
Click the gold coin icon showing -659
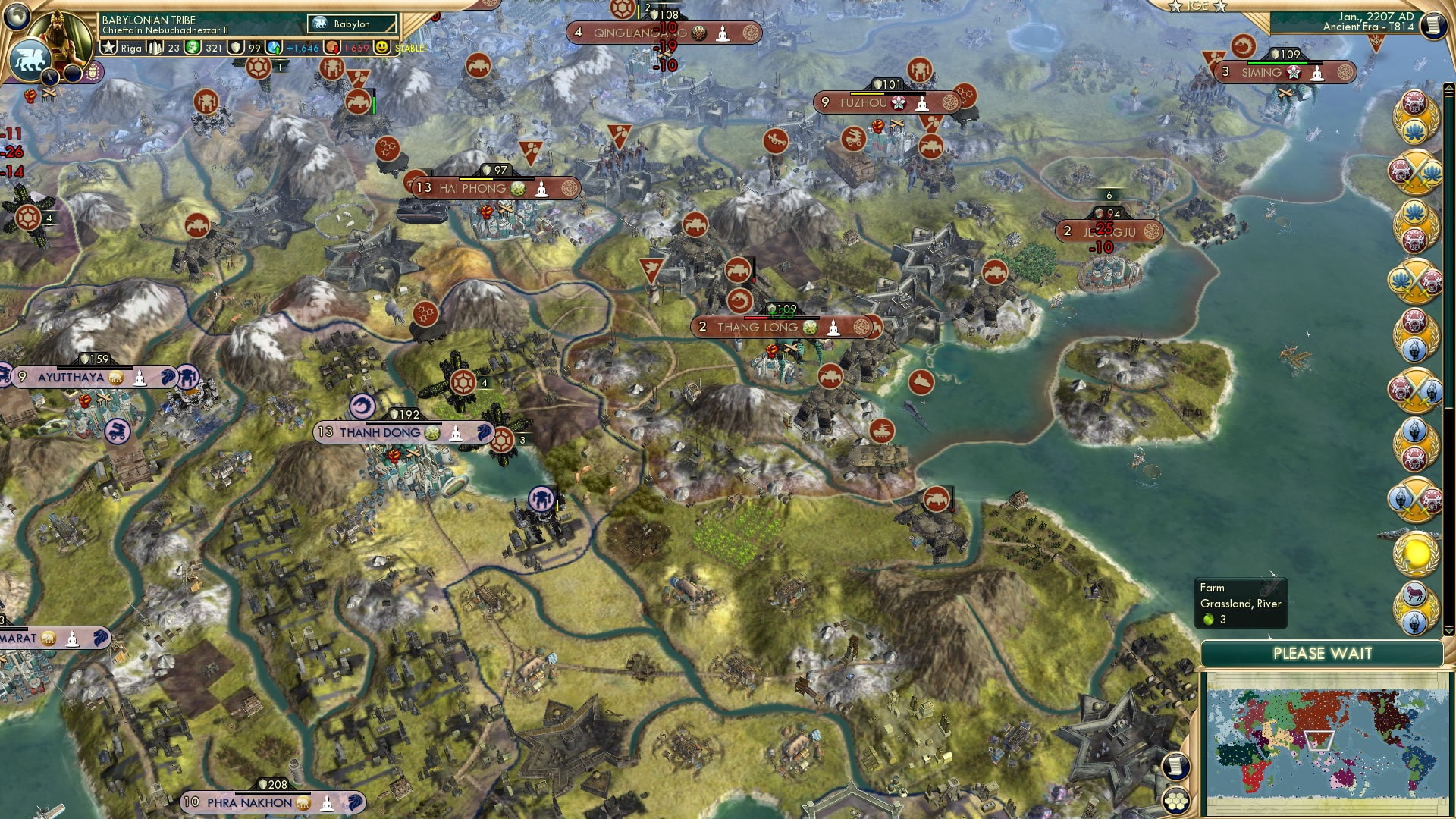click(331, 47)
